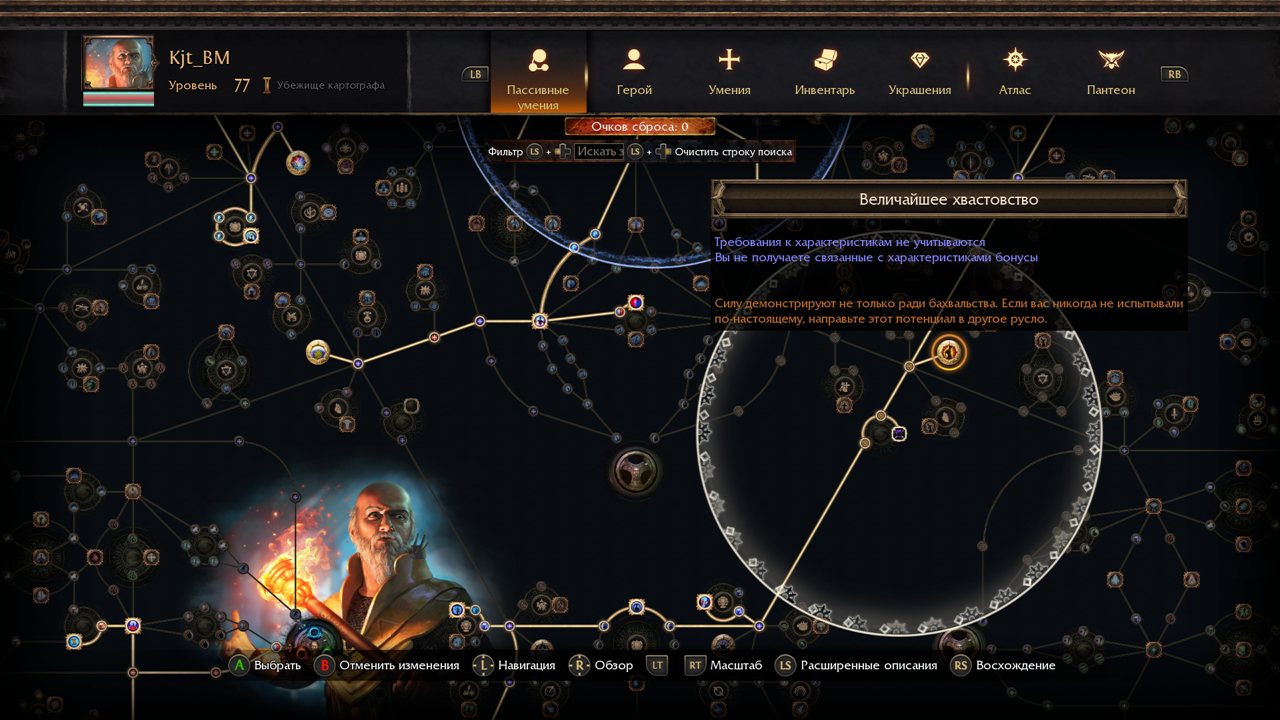Show the Атлас tab
Viewport: 1280px width, 720px height.
[1015, 72]
